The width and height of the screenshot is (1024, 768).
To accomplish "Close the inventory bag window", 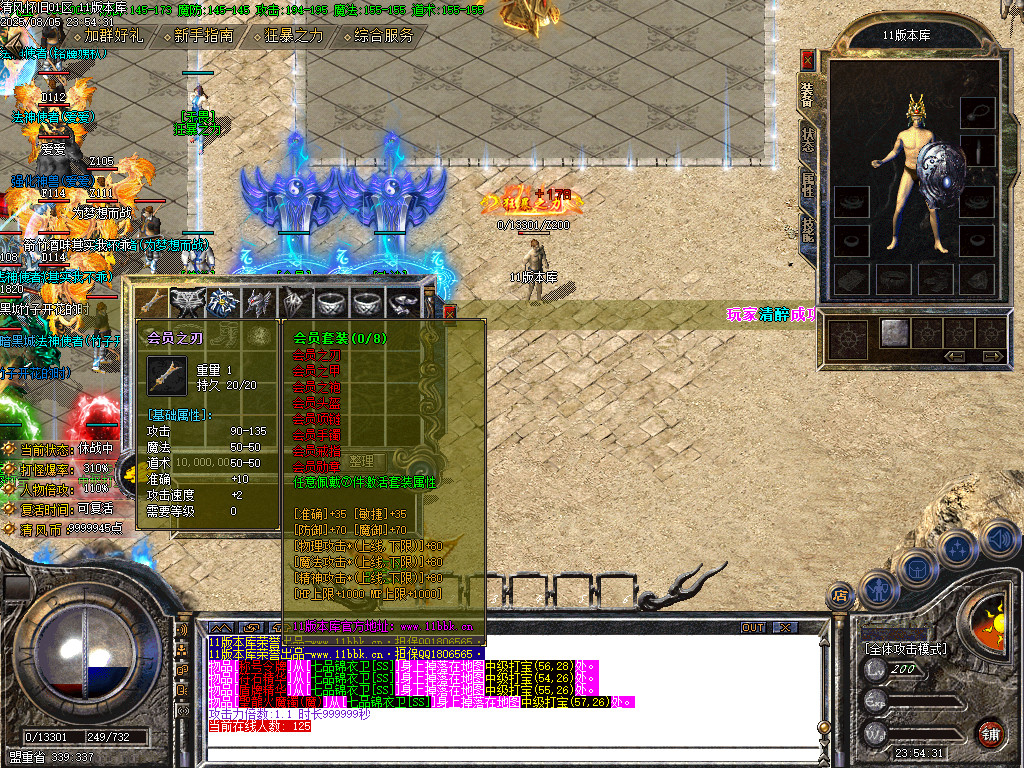I will (449, 312).
